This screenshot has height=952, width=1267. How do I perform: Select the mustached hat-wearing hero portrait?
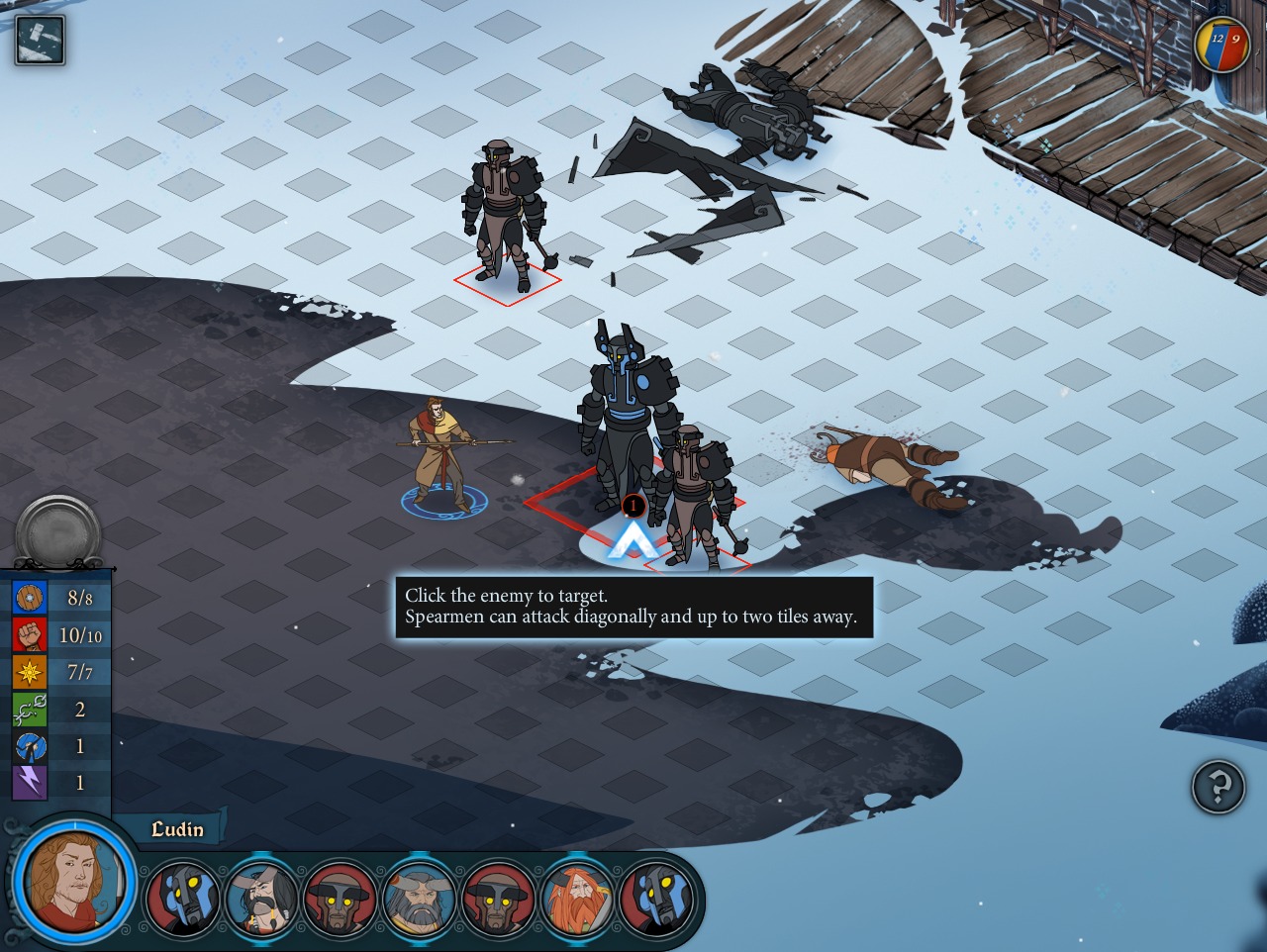click(262, 899)
